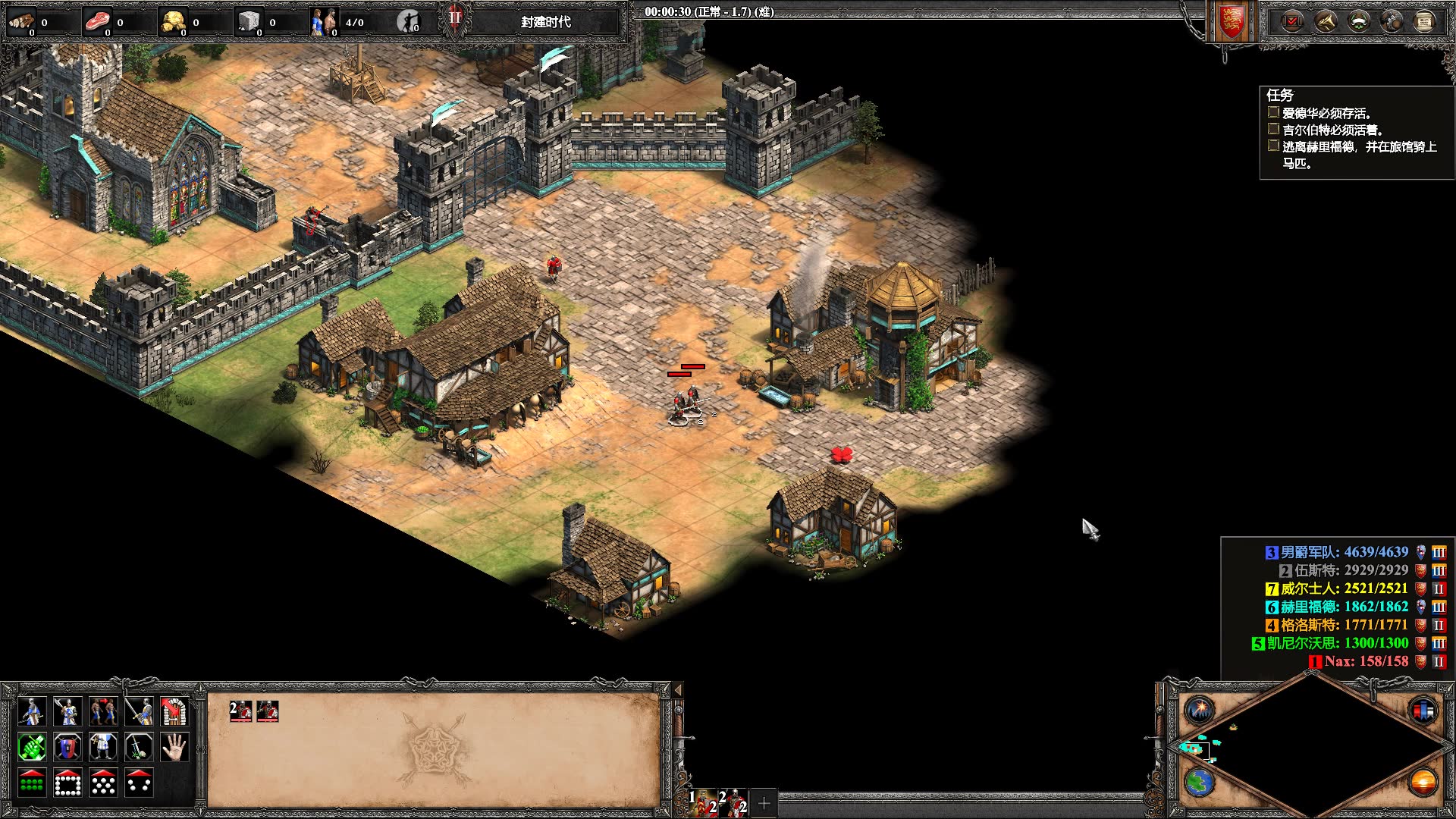Open the tech tree gear button
The image size is (1456, 819).
click(x=1392, y=21)
